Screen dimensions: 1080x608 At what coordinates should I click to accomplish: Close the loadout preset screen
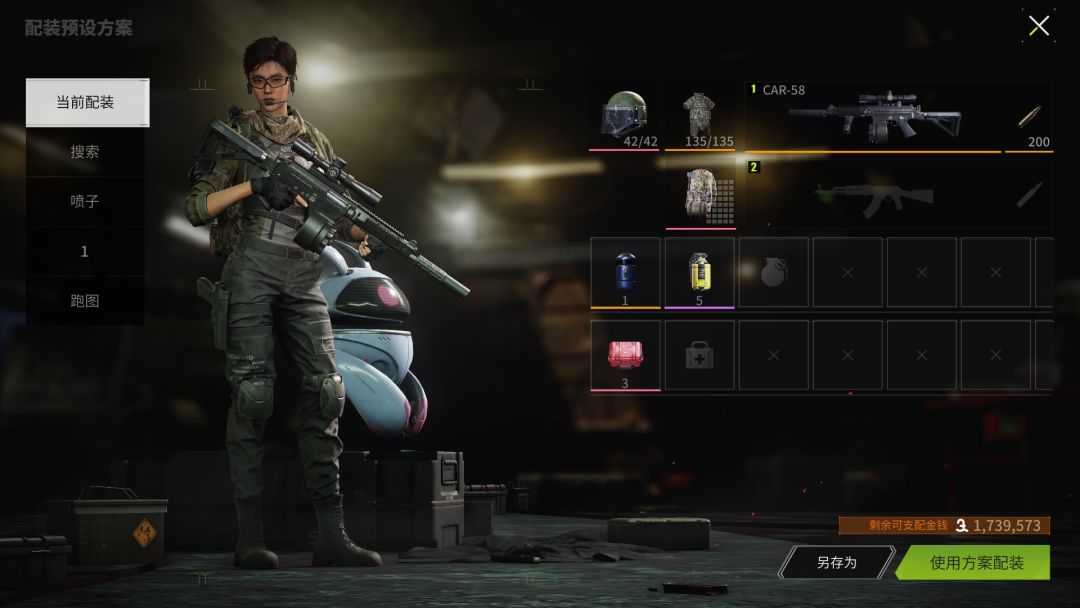(x=1039, y=26)
